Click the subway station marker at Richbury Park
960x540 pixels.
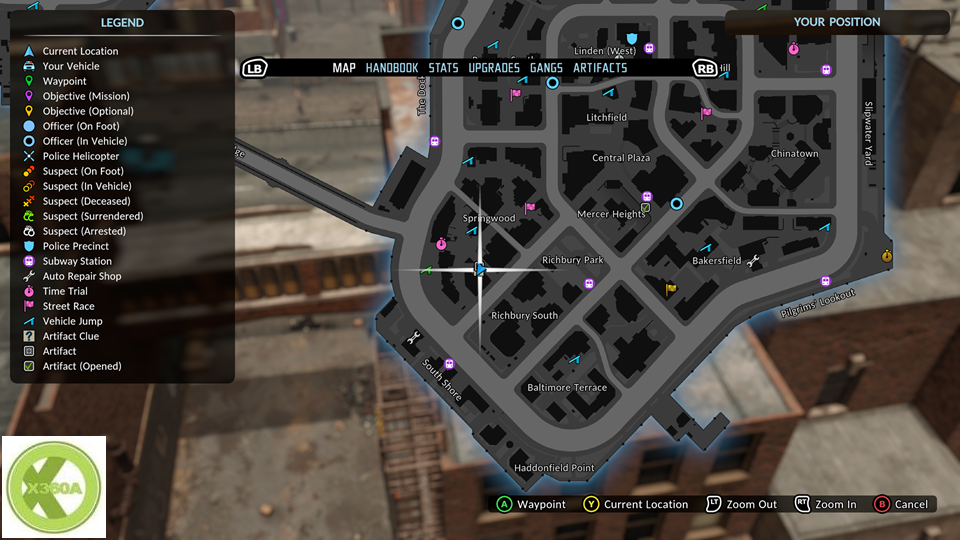(589, 284)
